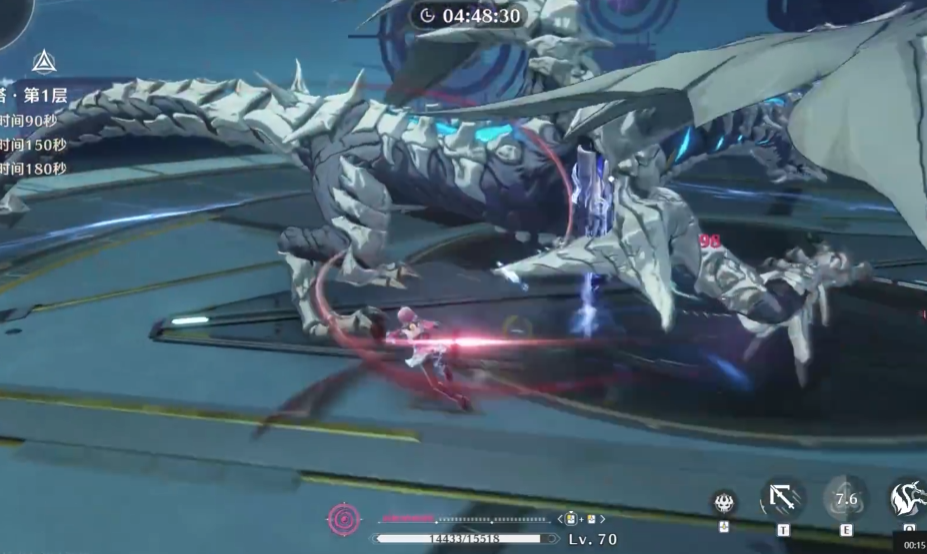Activate the crossed sword skill icon
The height and width of the screenshot is (554, 927).
pyautogui.click(x=782, y=498)
